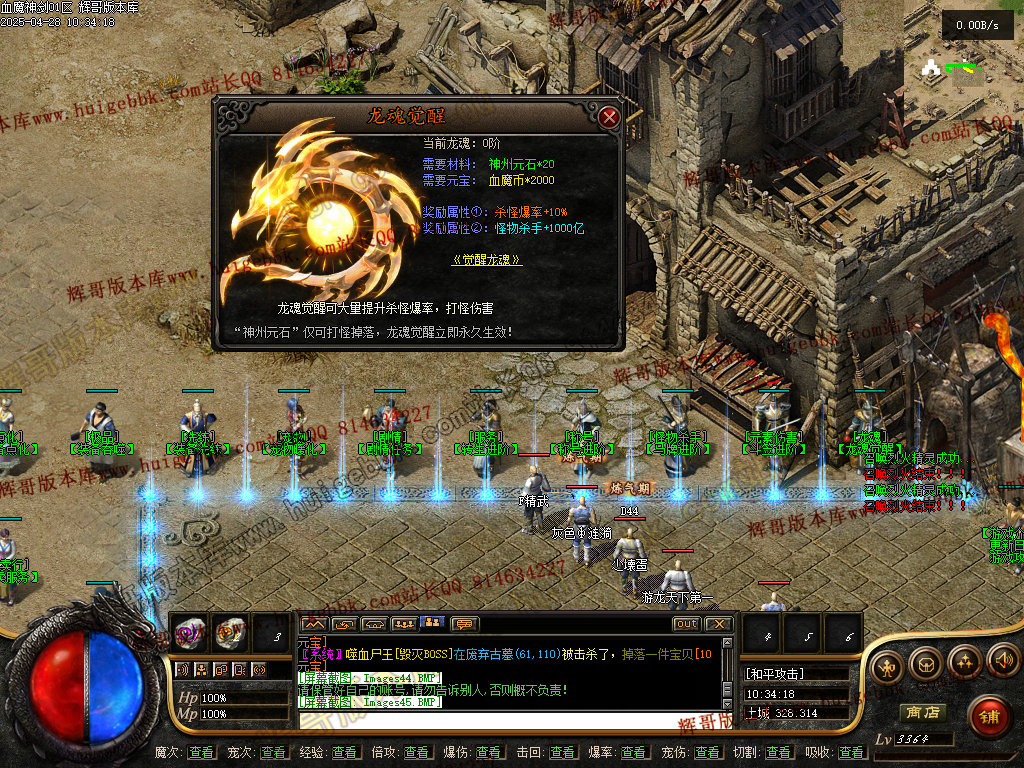This screenshot has height=768, width=1024.
Task: Show 吸收 absorb stat via 查看
Action: click(851, 752)
